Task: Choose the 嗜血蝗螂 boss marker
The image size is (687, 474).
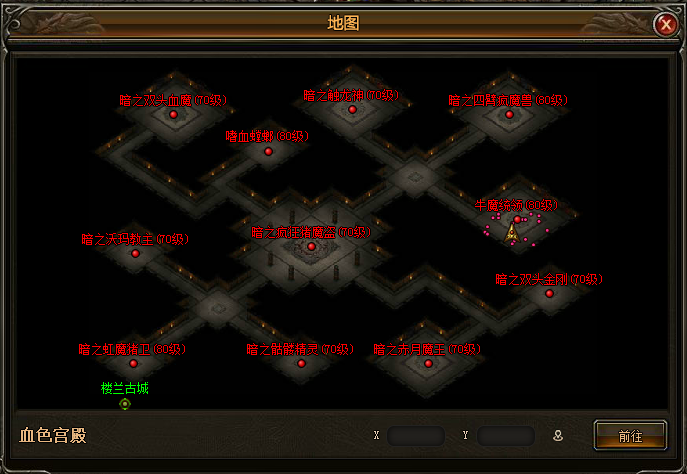Action: [x=268, y=151]
